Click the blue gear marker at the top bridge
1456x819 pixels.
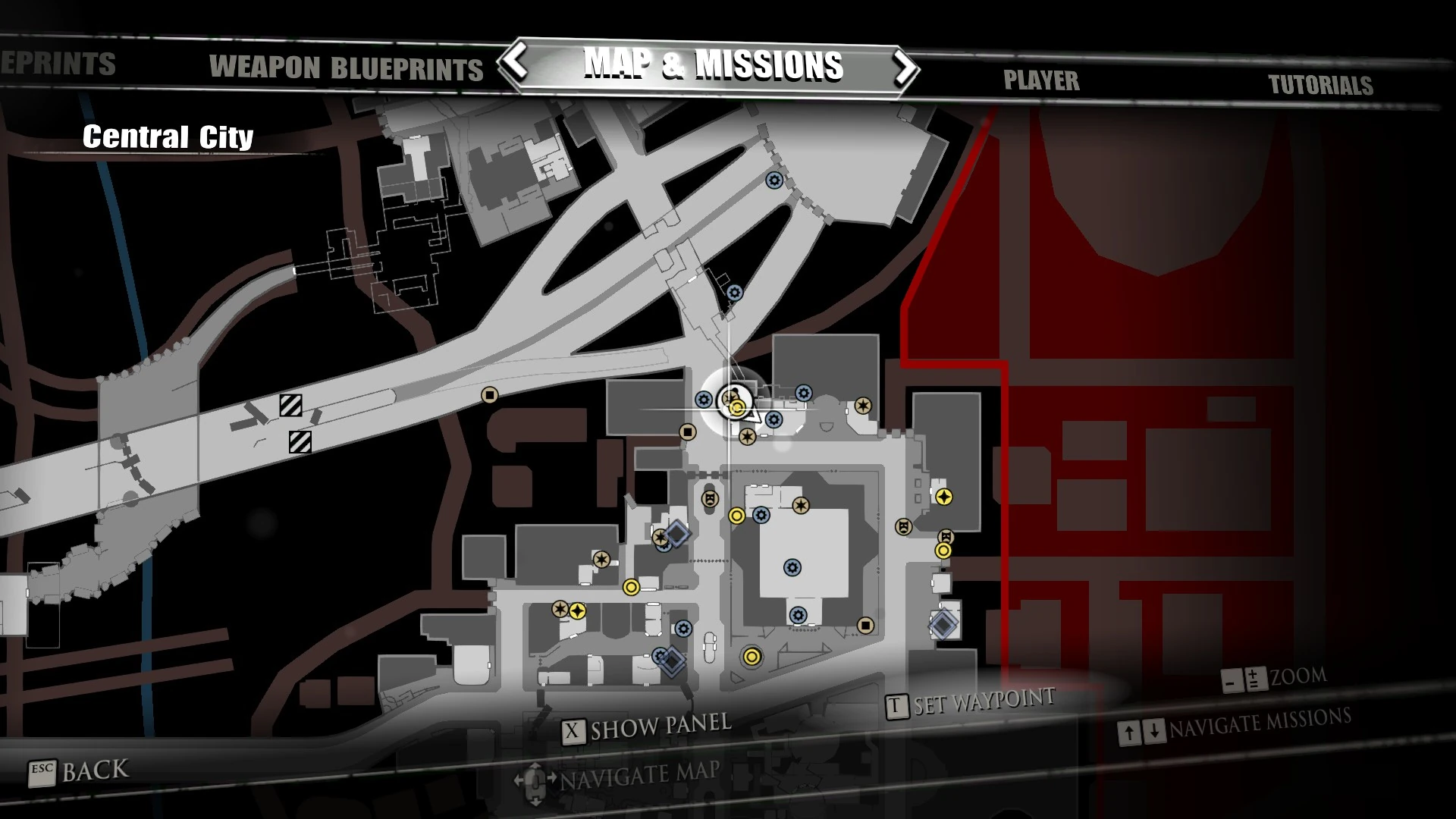pos(773,182)
